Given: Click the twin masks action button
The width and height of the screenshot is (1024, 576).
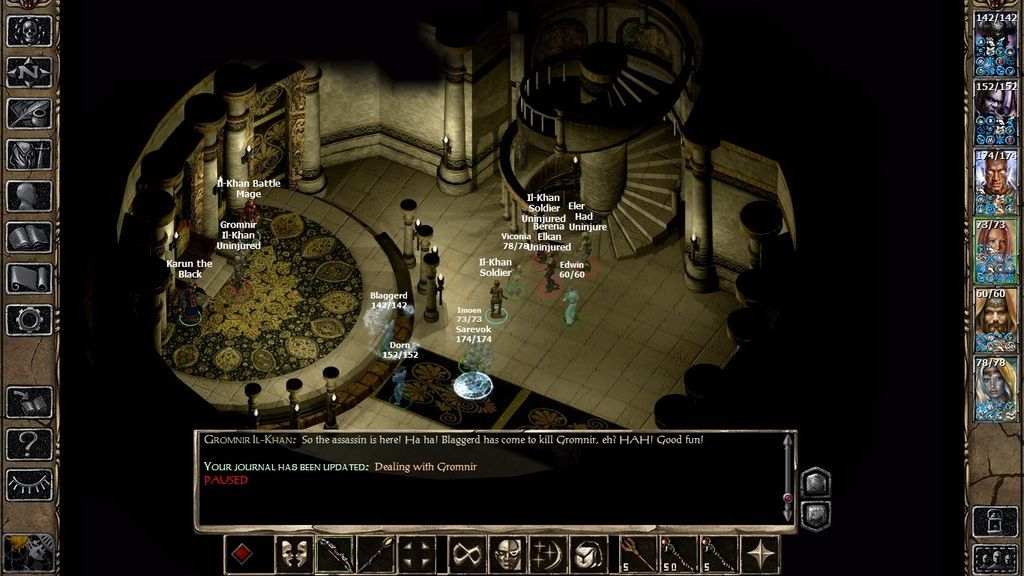Looking at the screenshot, I should [x=293, y=554].
